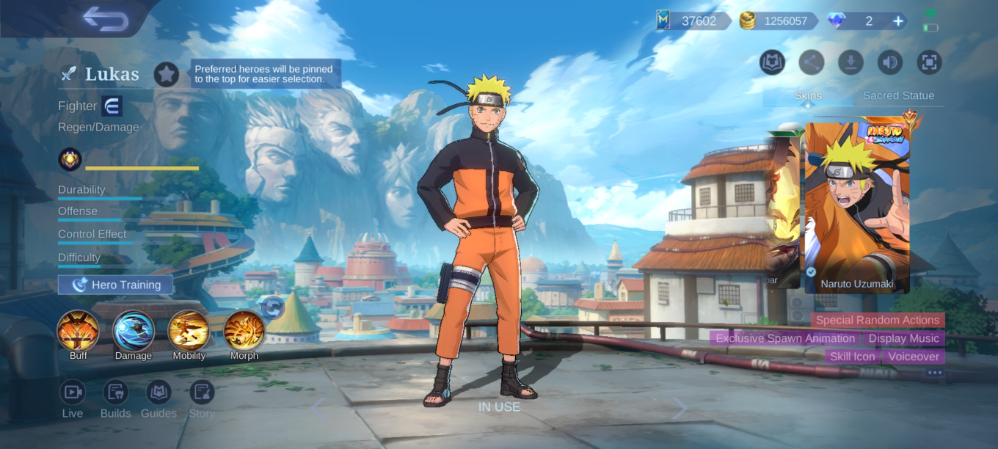Viewport: 998px width, 449px height.
Task: Show the Mobility skill info
Action: [x=188, y=331]
